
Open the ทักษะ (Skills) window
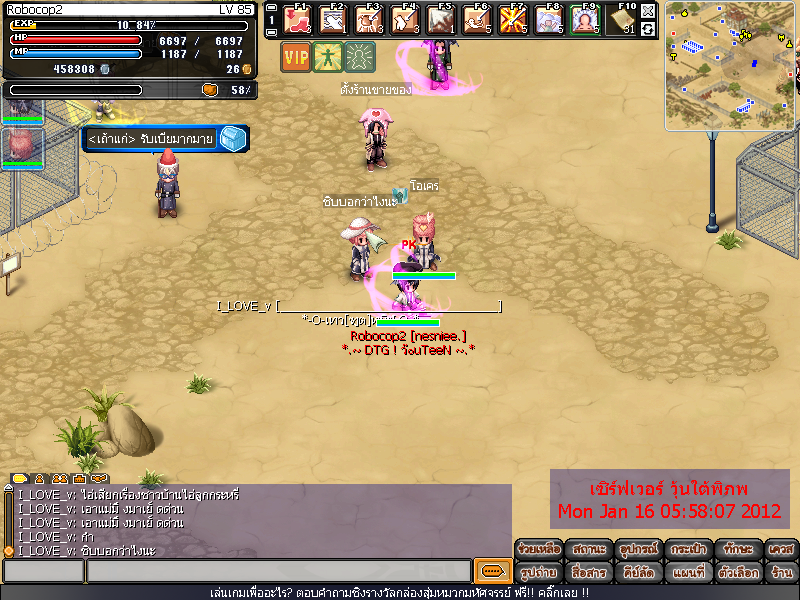(737, 550)
